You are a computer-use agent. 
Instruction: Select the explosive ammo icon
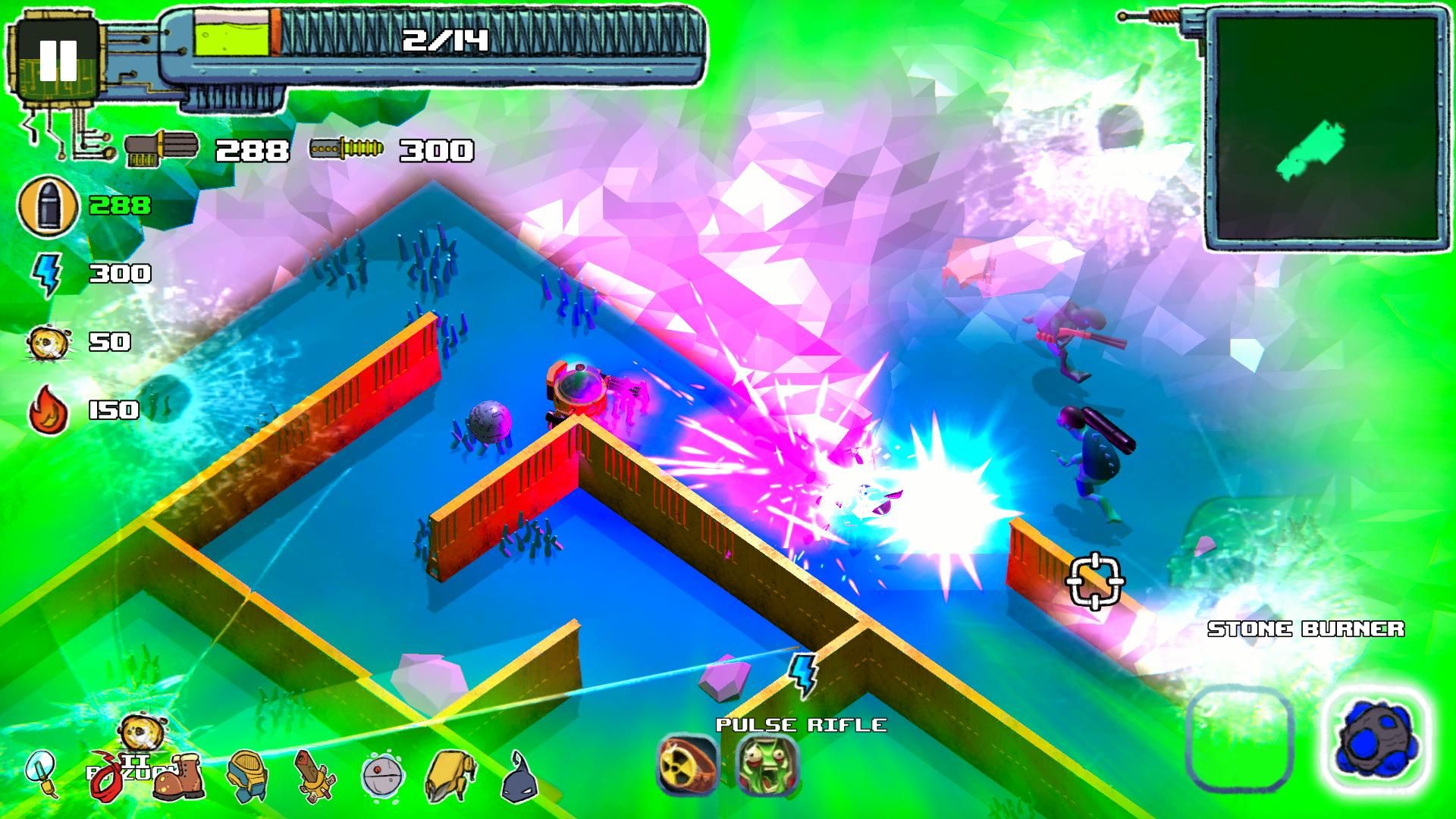click(49, 342)
